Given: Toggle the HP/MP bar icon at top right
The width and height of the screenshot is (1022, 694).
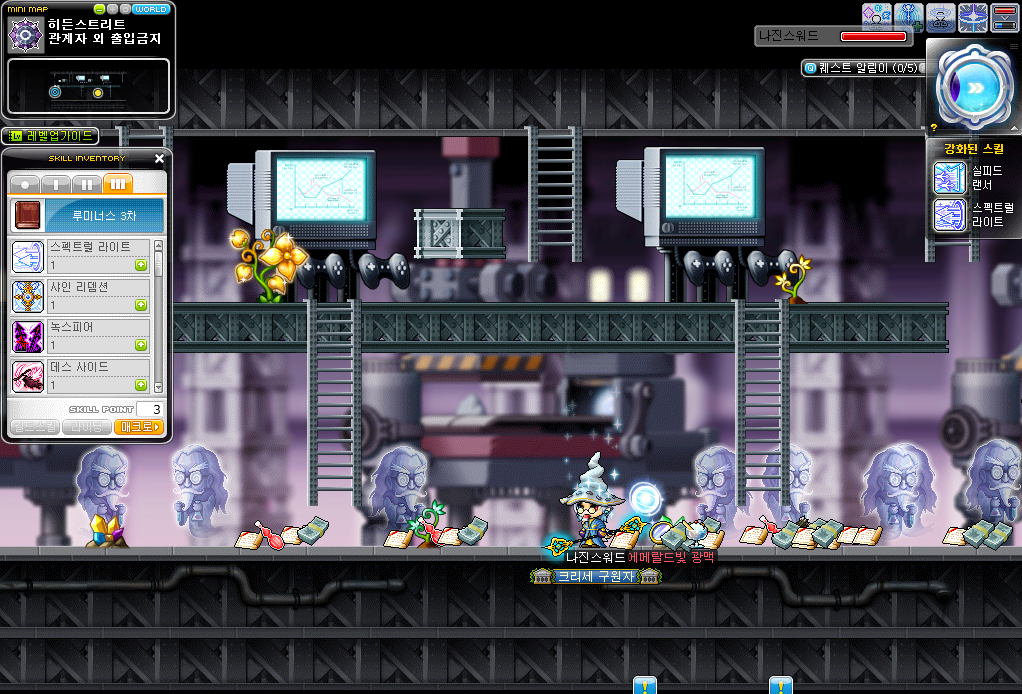Looking at the screenshot, I should 1004,17.
